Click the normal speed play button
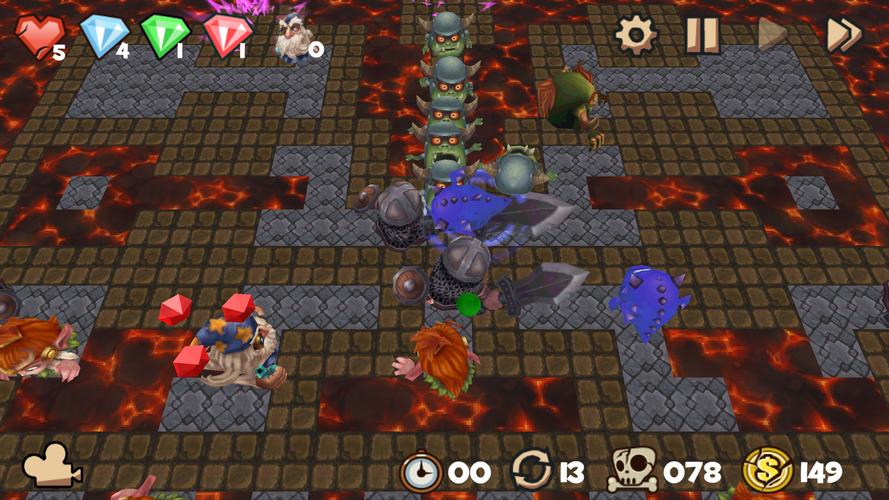This screenshot has width=889, height=500. [772, 35]
